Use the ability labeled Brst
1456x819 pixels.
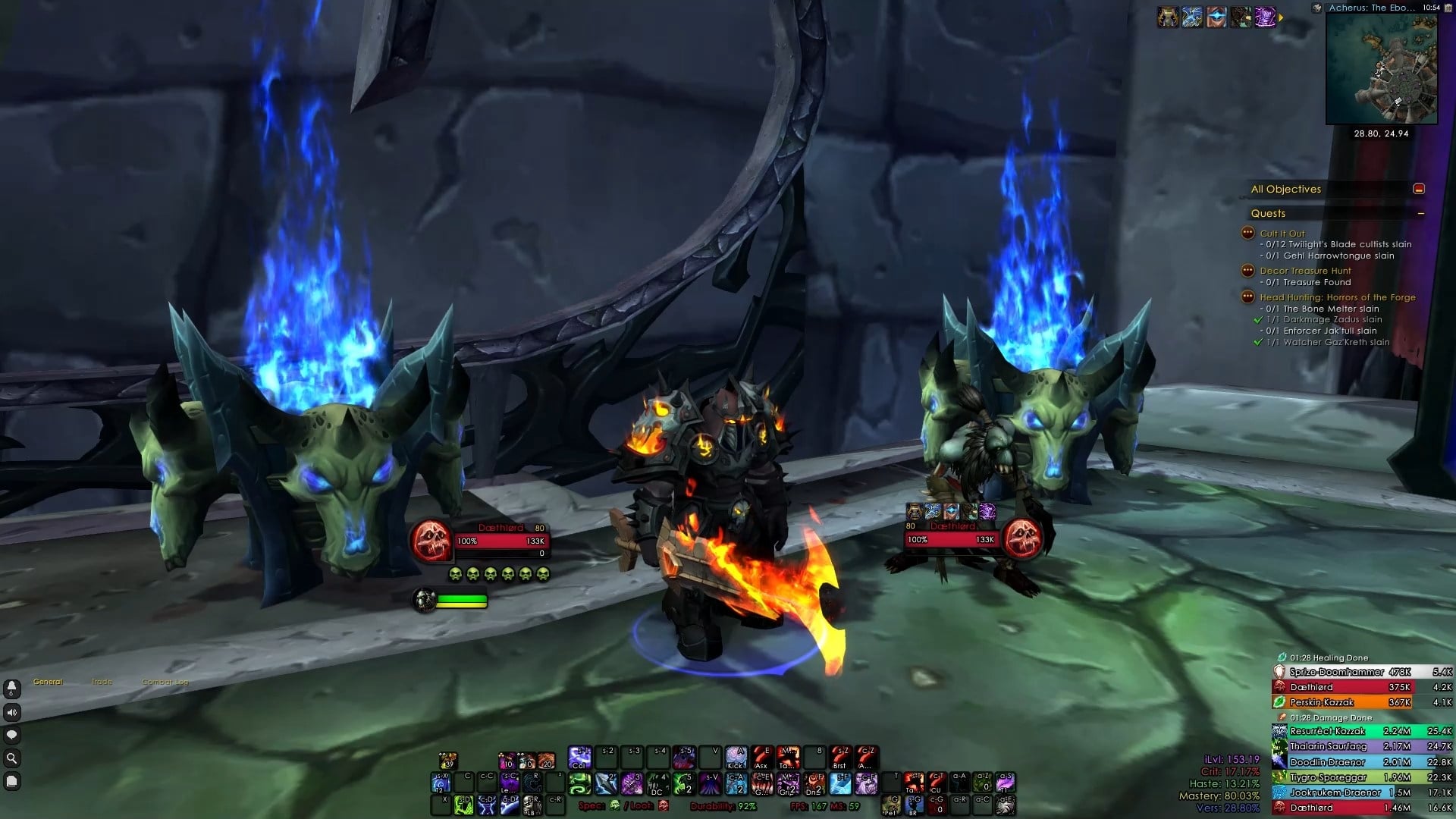tap(839, 758)
